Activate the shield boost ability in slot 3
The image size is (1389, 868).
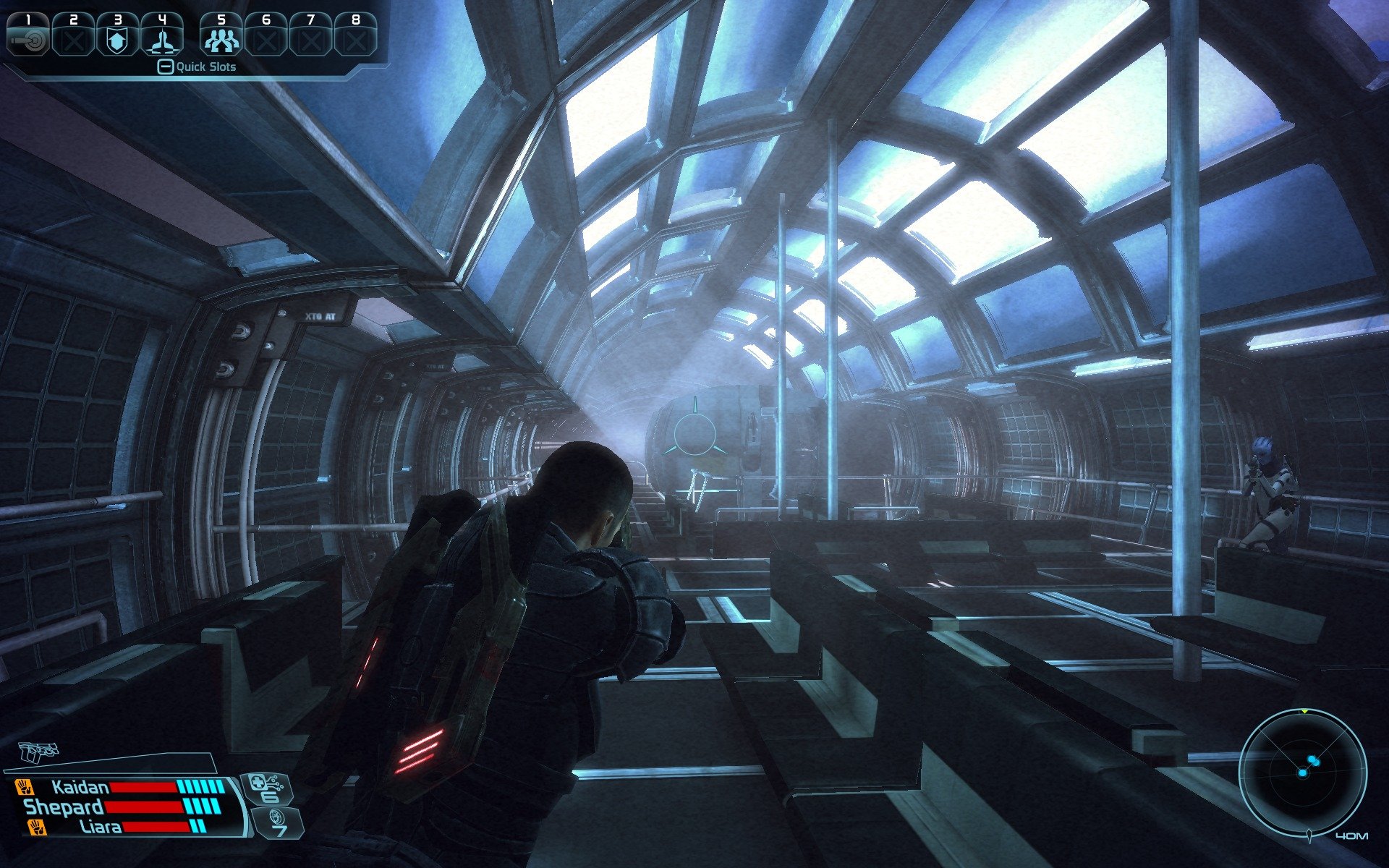click(x=116, y=35)
